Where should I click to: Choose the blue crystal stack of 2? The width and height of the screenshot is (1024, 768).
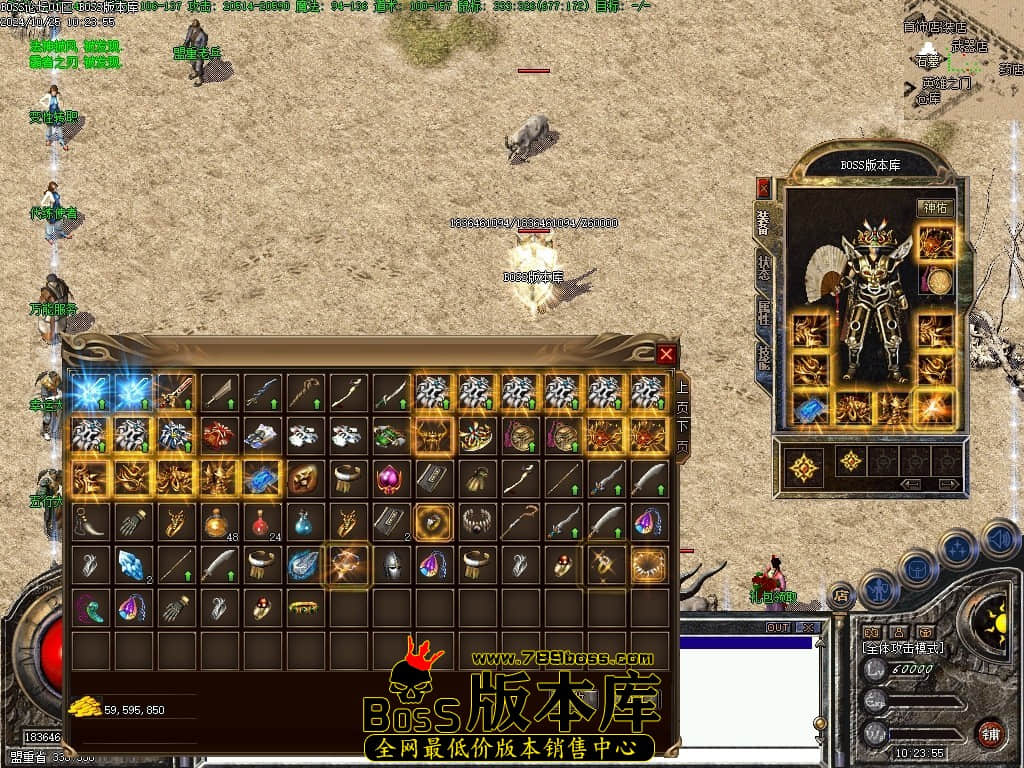coord(132,566)
